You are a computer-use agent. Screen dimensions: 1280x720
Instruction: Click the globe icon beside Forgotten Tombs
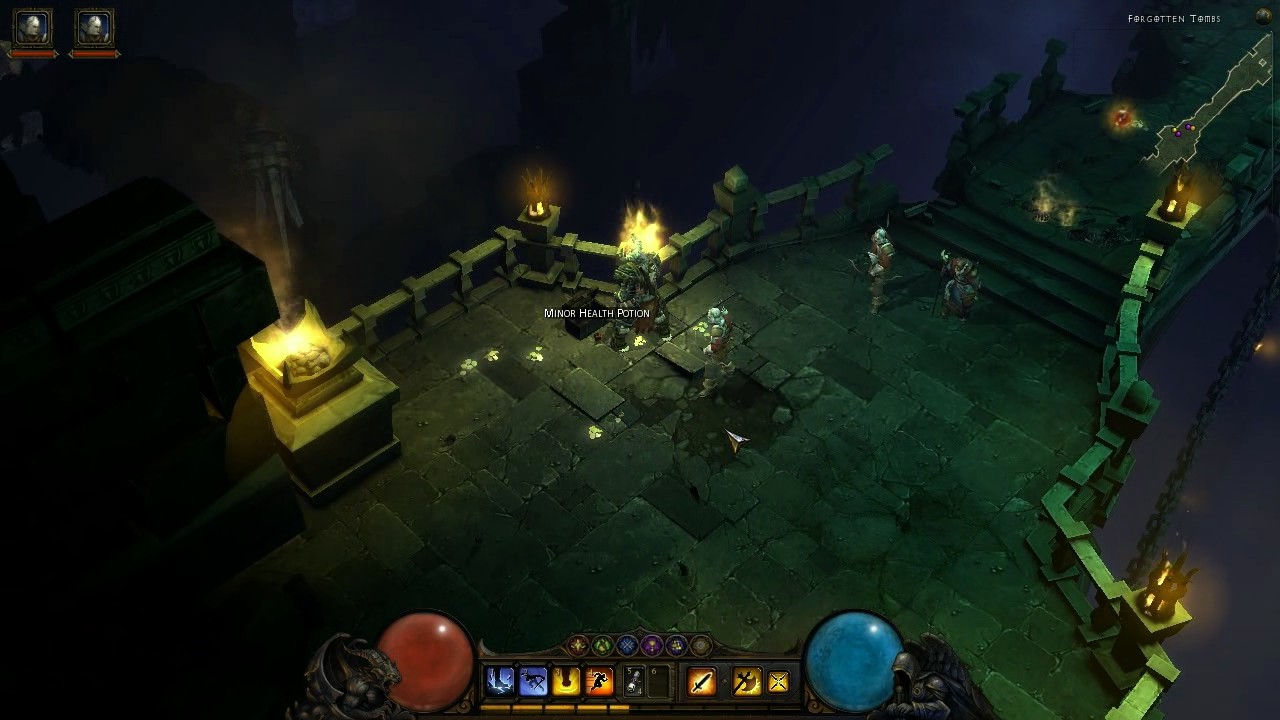click(1263, 17)
